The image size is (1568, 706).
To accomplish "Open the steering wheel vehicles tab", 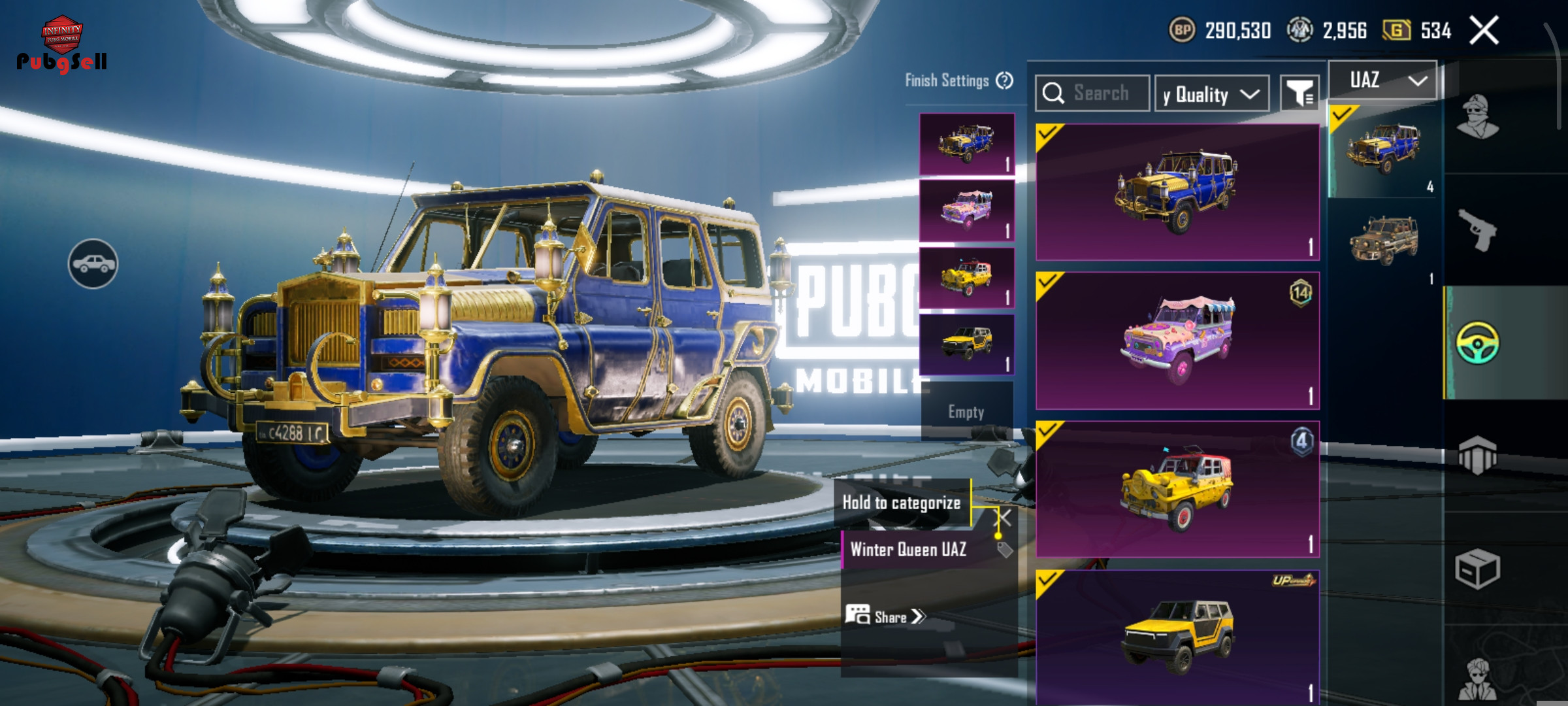I will [x=1478, y=343].
